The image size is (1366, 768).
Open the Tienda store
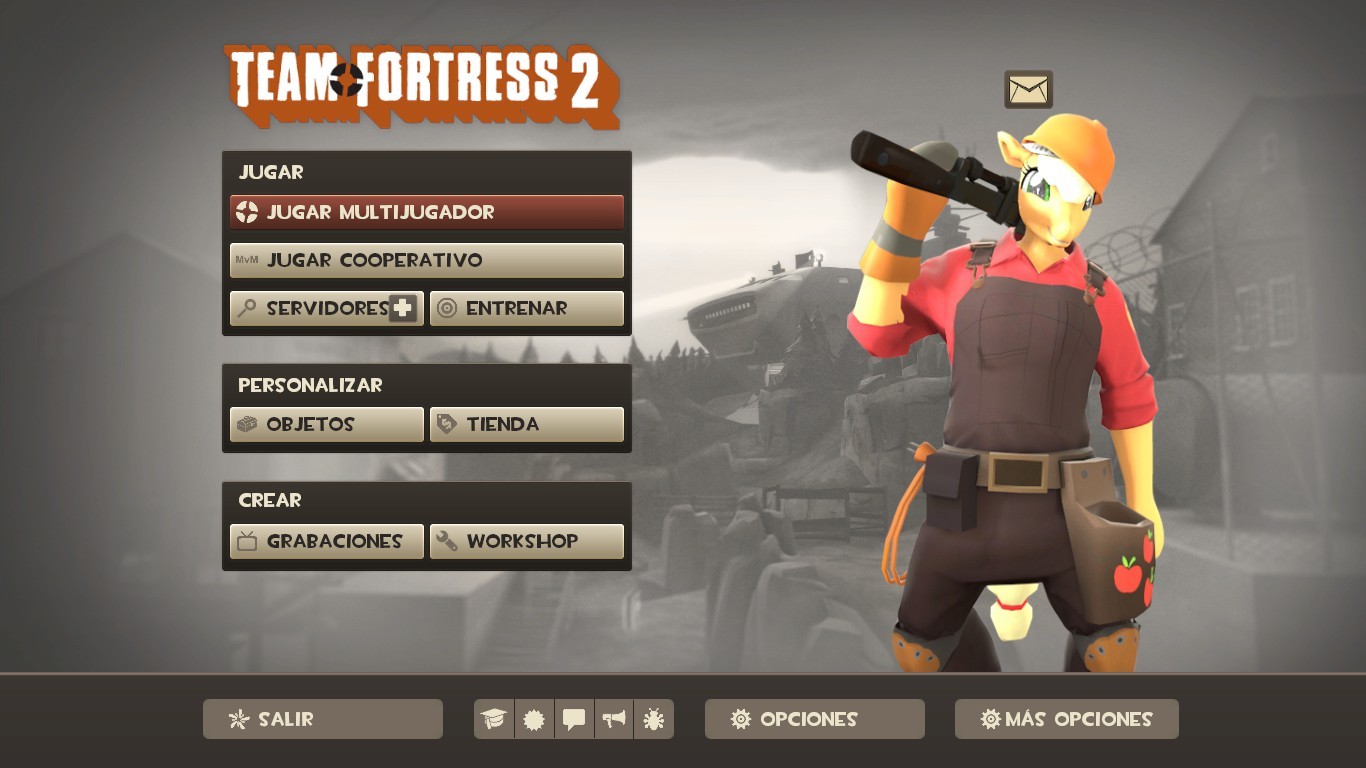(527, 424)
